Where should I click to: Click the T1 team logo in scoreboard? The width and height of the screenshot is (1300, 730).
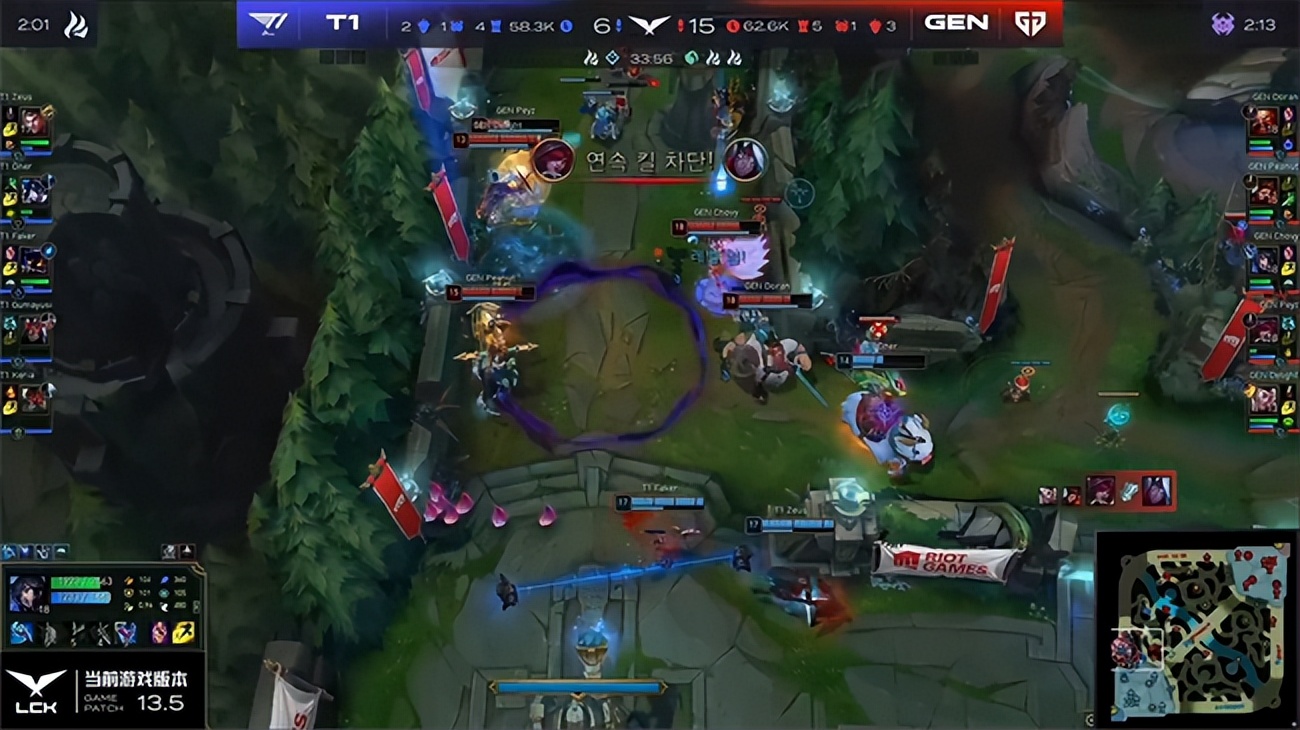[x=268, y=23]
